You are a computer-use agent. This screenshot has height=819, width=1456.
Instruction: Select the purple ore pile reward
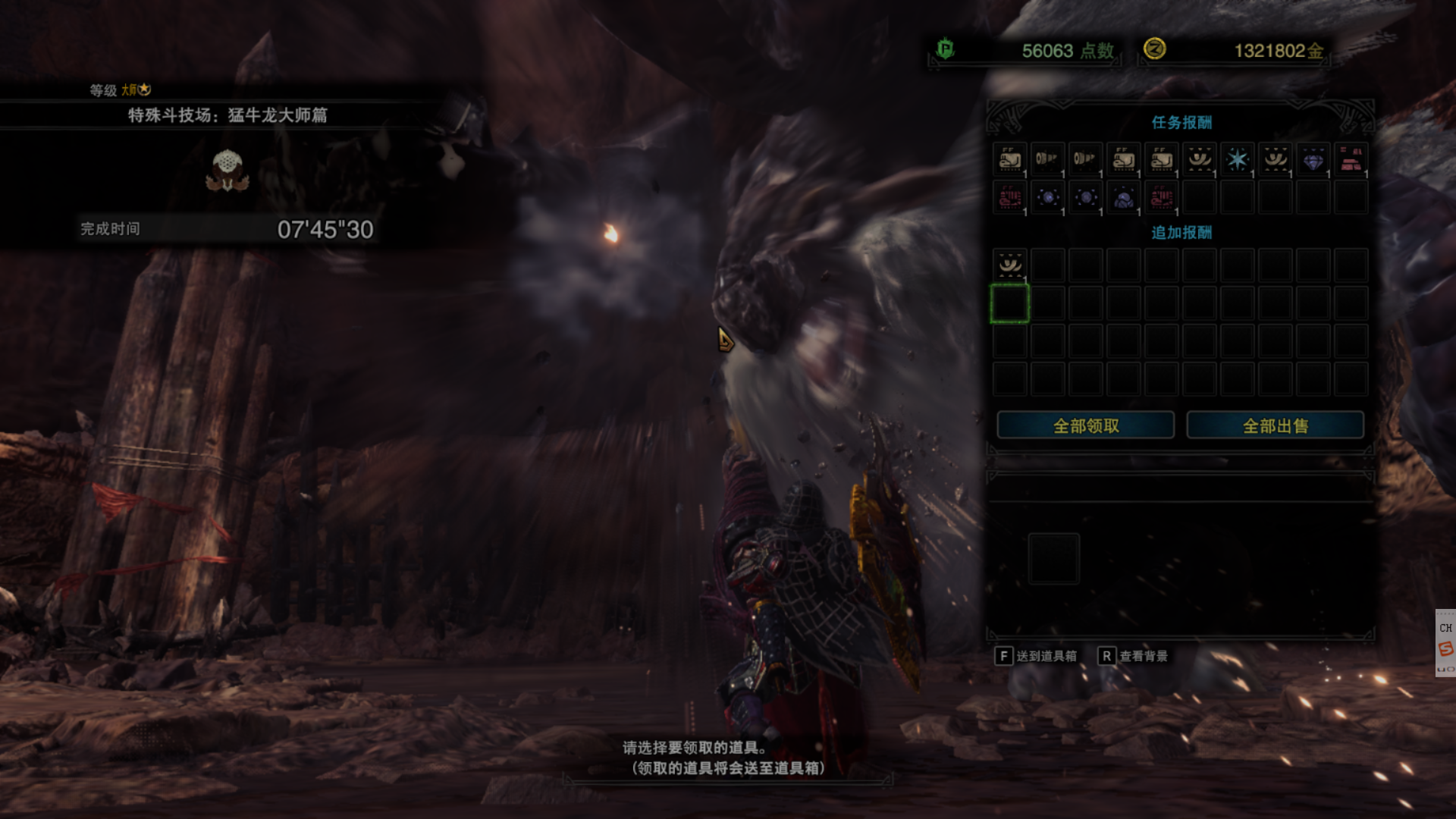pyautogui.click(x=1123, y=198)
